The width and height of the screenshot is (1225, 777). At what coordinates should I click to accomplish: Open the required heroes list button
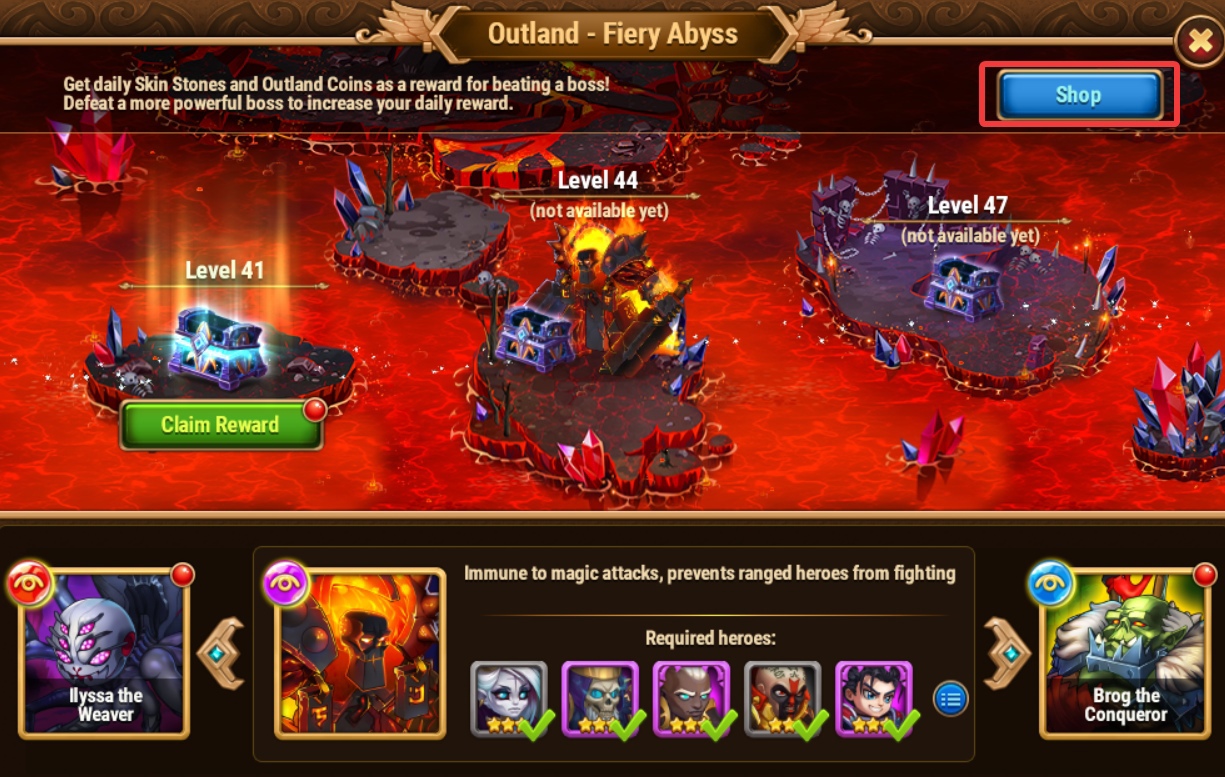[x=950, y=699]
